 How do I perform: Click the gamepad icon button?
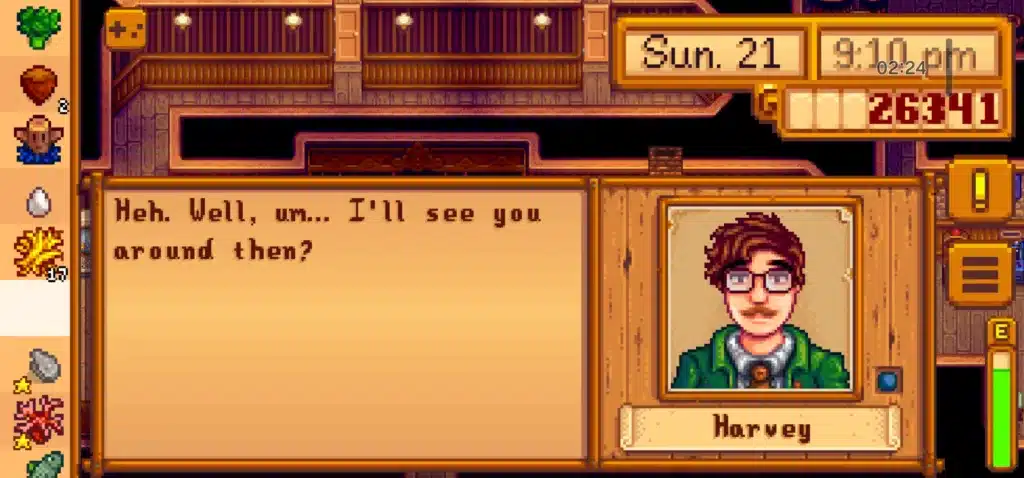tap(125, 28)
